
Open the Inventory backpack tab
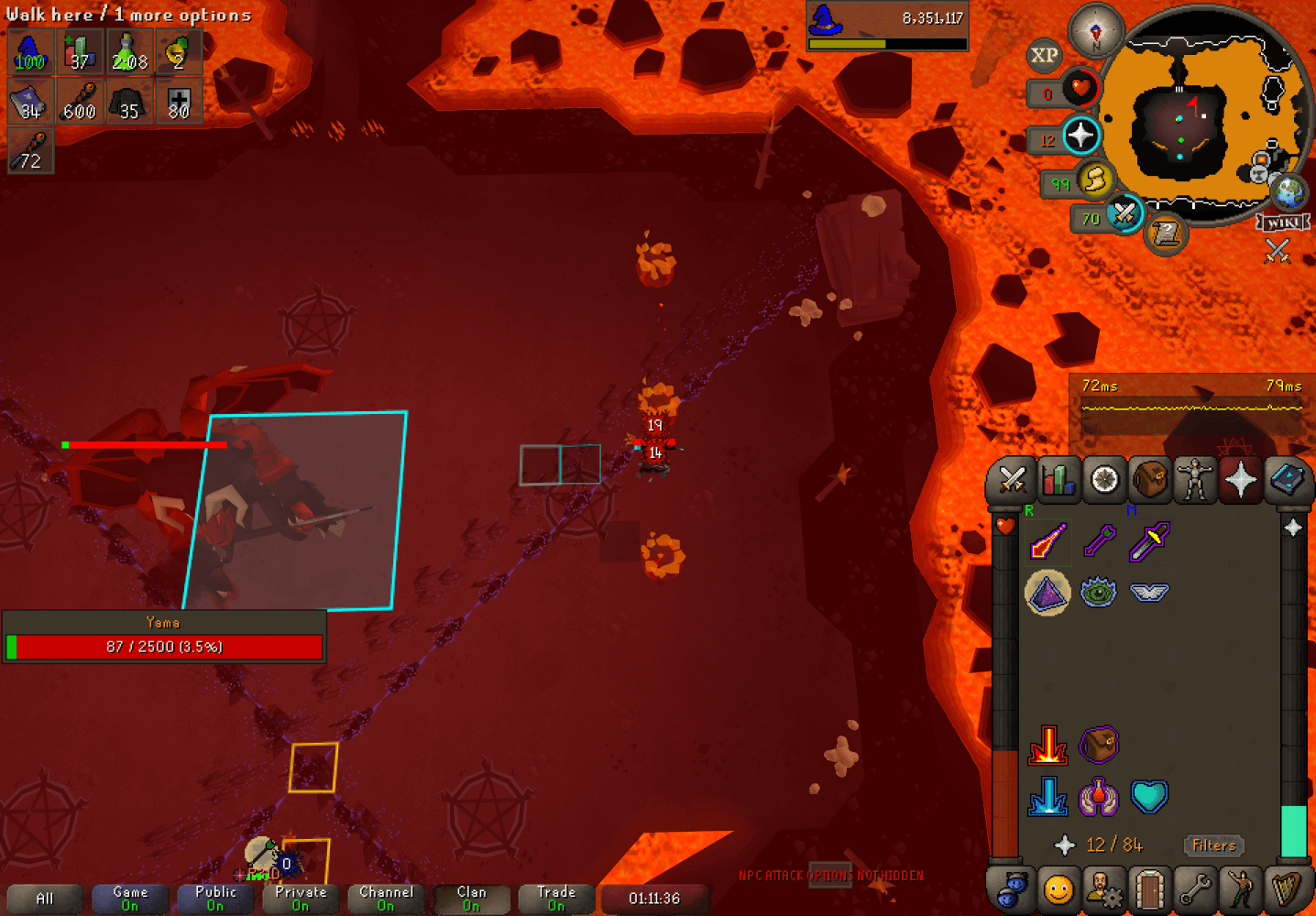(x=1149, y=479)
